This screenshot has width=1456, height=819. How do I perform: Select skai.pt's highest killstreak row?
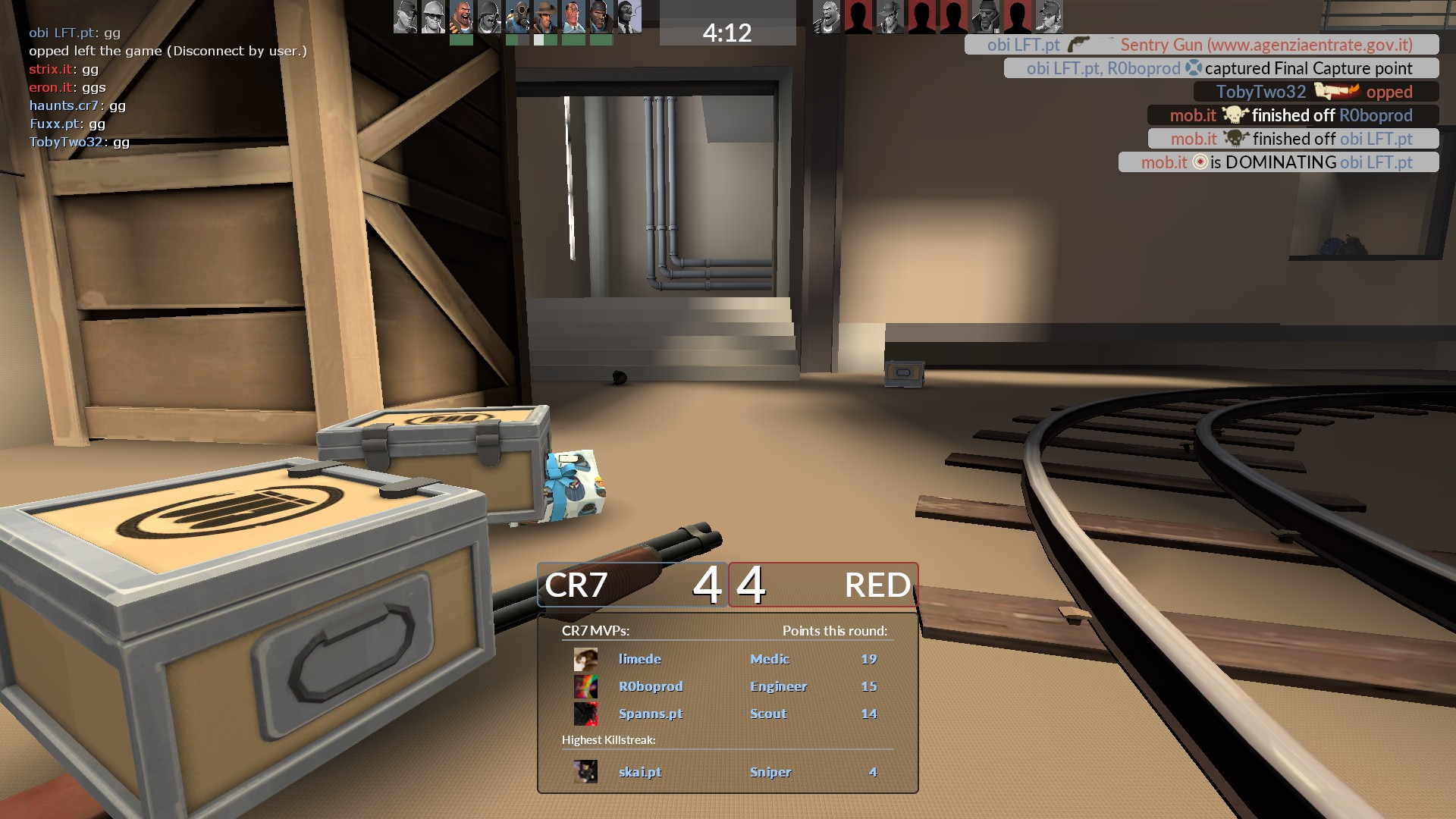[726, 772]
